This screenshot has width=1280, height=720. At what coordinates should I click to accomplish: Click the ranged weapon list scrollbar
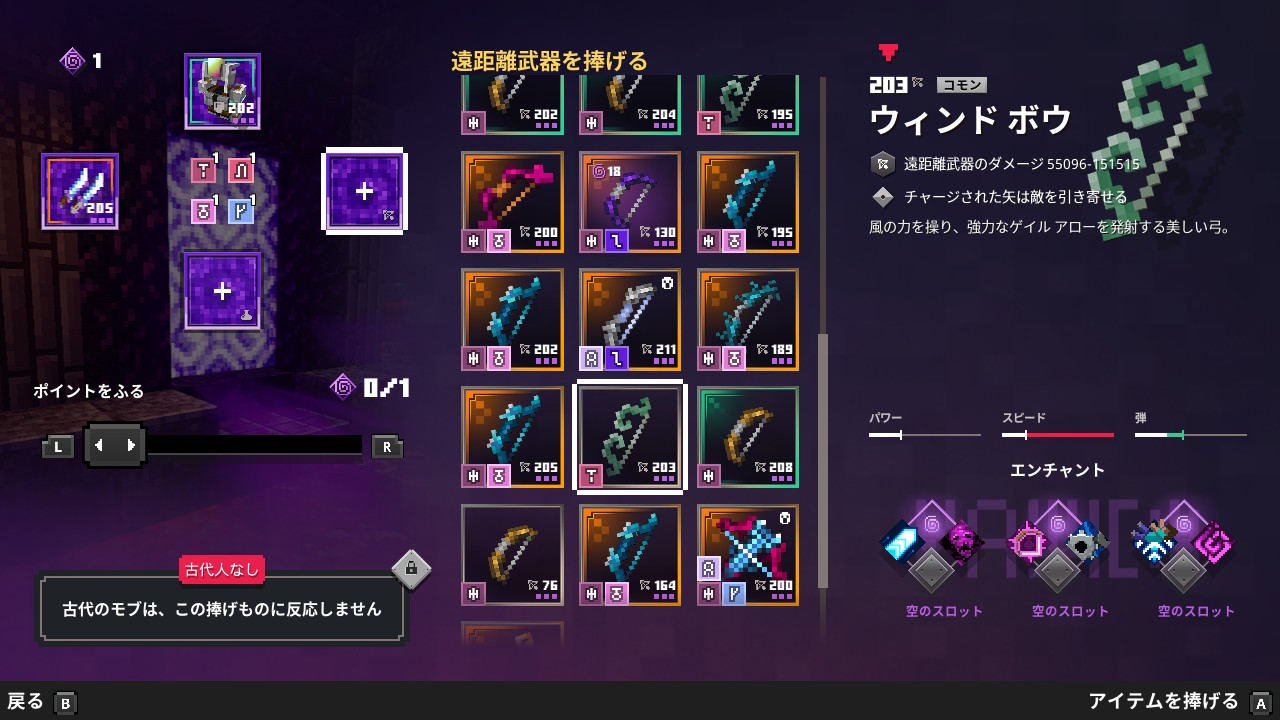[x=823, y=460]
